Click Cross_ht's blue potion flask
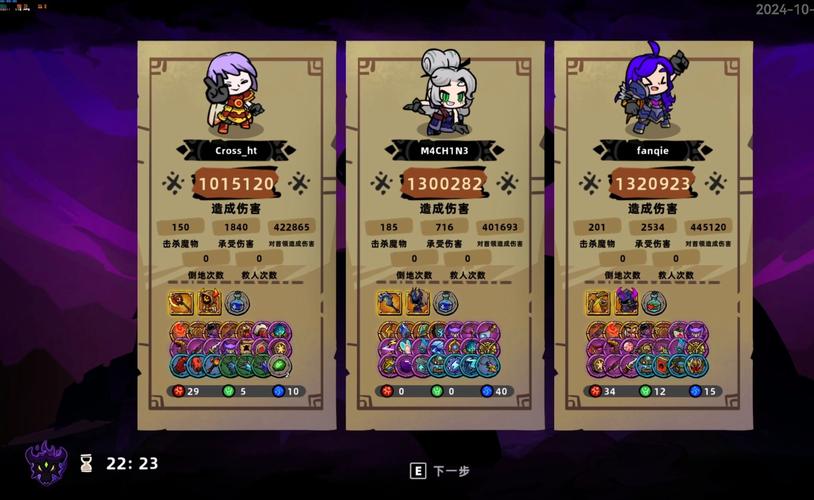Image resolution: width=814 pixels, height=500 pixels. pyautogui.click(x=237, y=302)
